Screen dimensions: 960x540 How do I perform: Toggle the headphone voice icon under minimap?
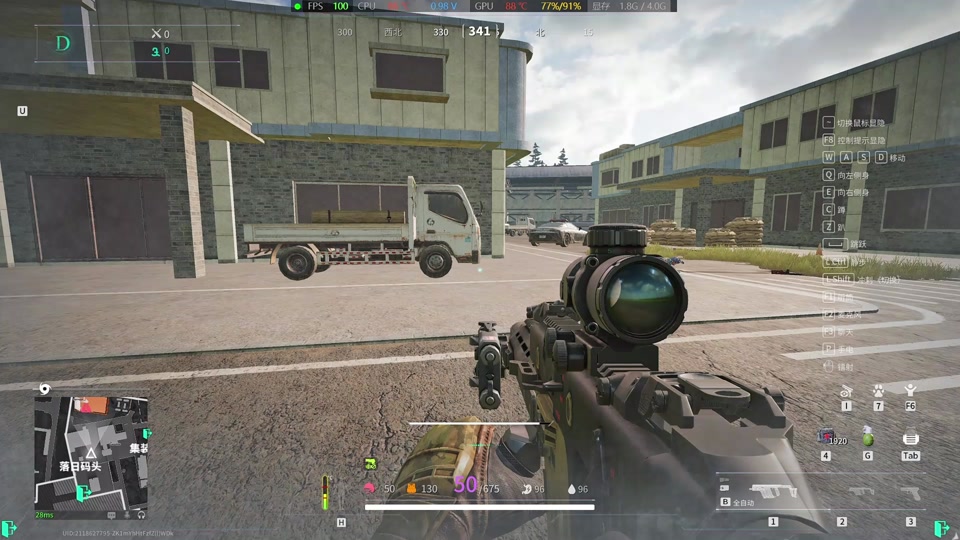point(141,514)
